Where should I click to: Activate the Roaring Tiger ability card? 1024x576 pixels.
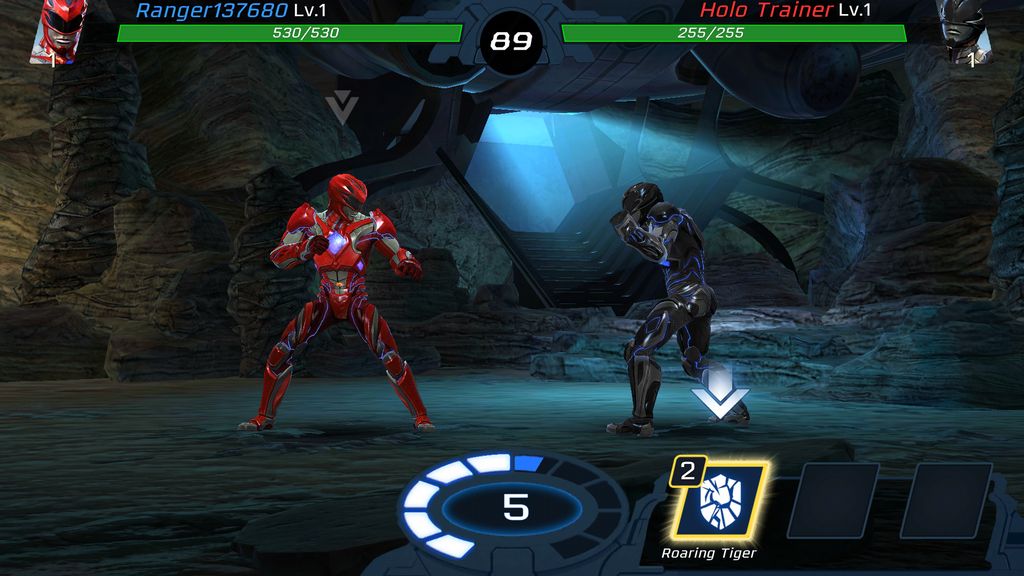(717, 500)
